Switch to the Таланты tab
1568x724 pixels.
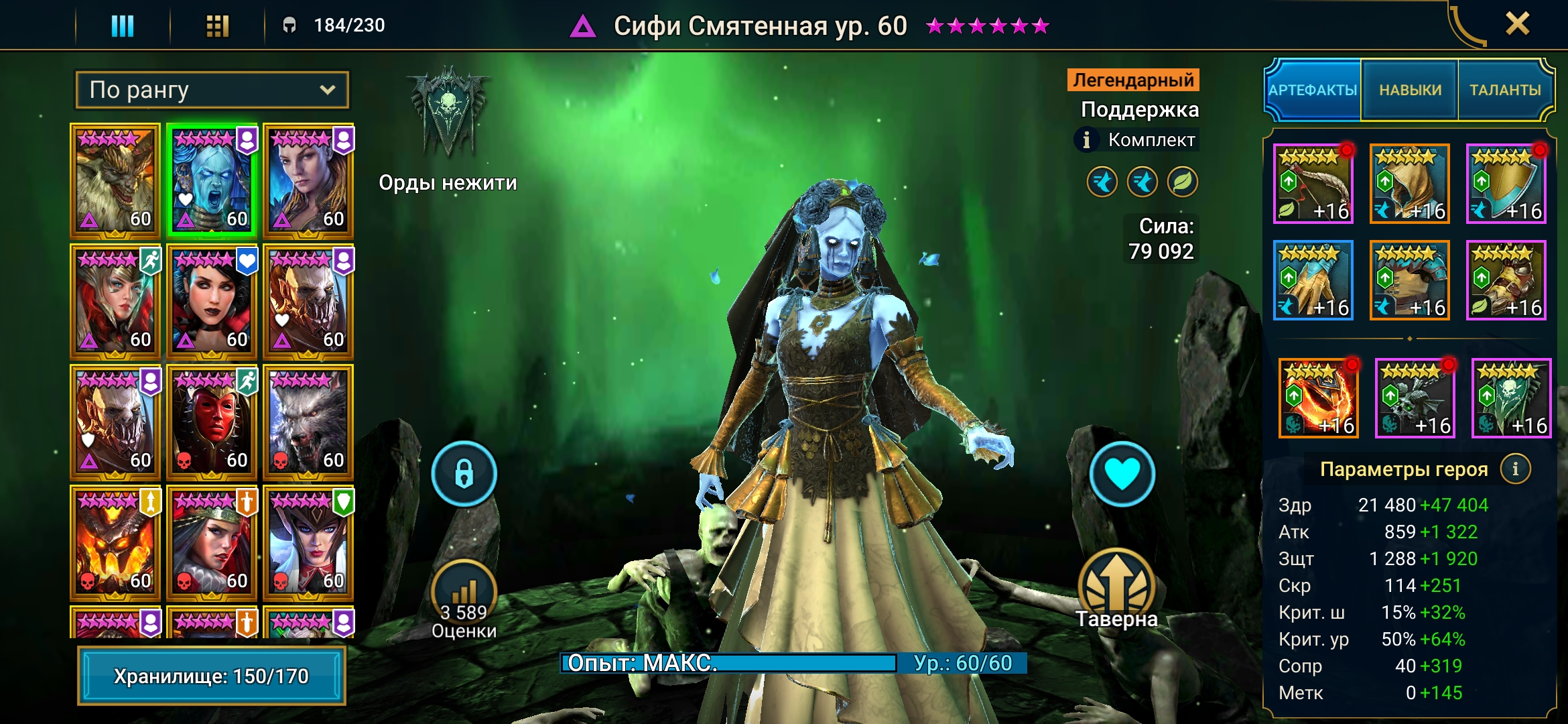click(x=1505, y=90)
